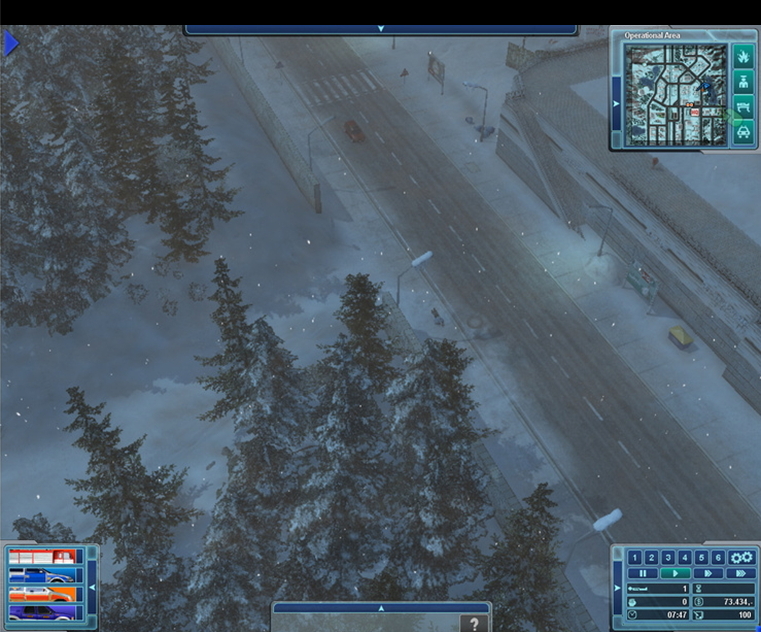Screen dimensions: 761x632
Task: Switch to double fast-forward speed
Action: point(707,573)
